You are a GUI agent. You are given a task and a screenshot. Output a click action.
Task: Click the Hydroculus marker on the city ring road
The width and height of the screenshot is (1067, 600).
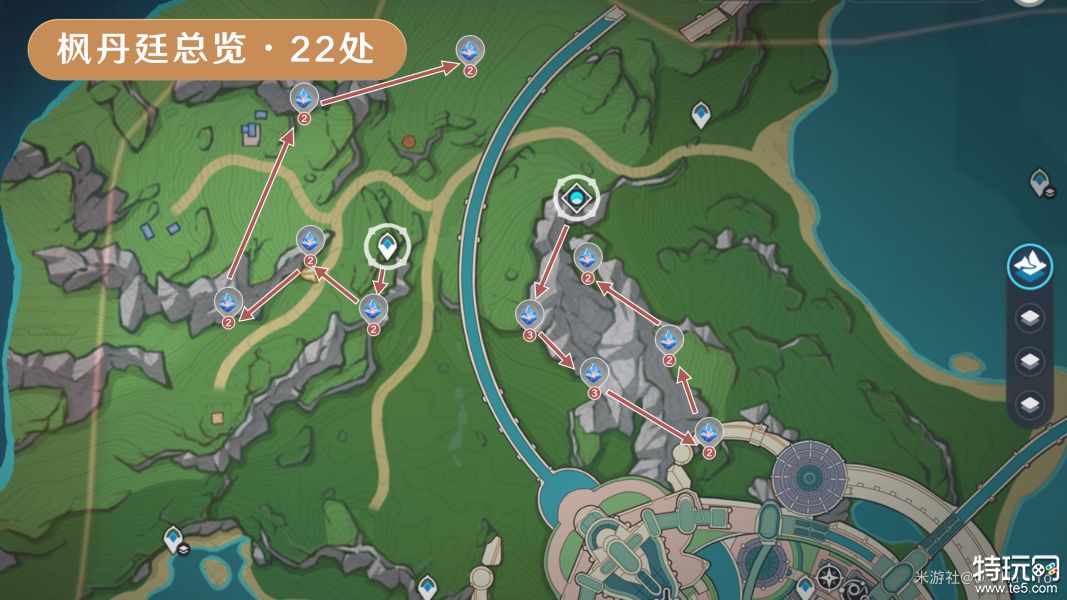tap(709, 432)
